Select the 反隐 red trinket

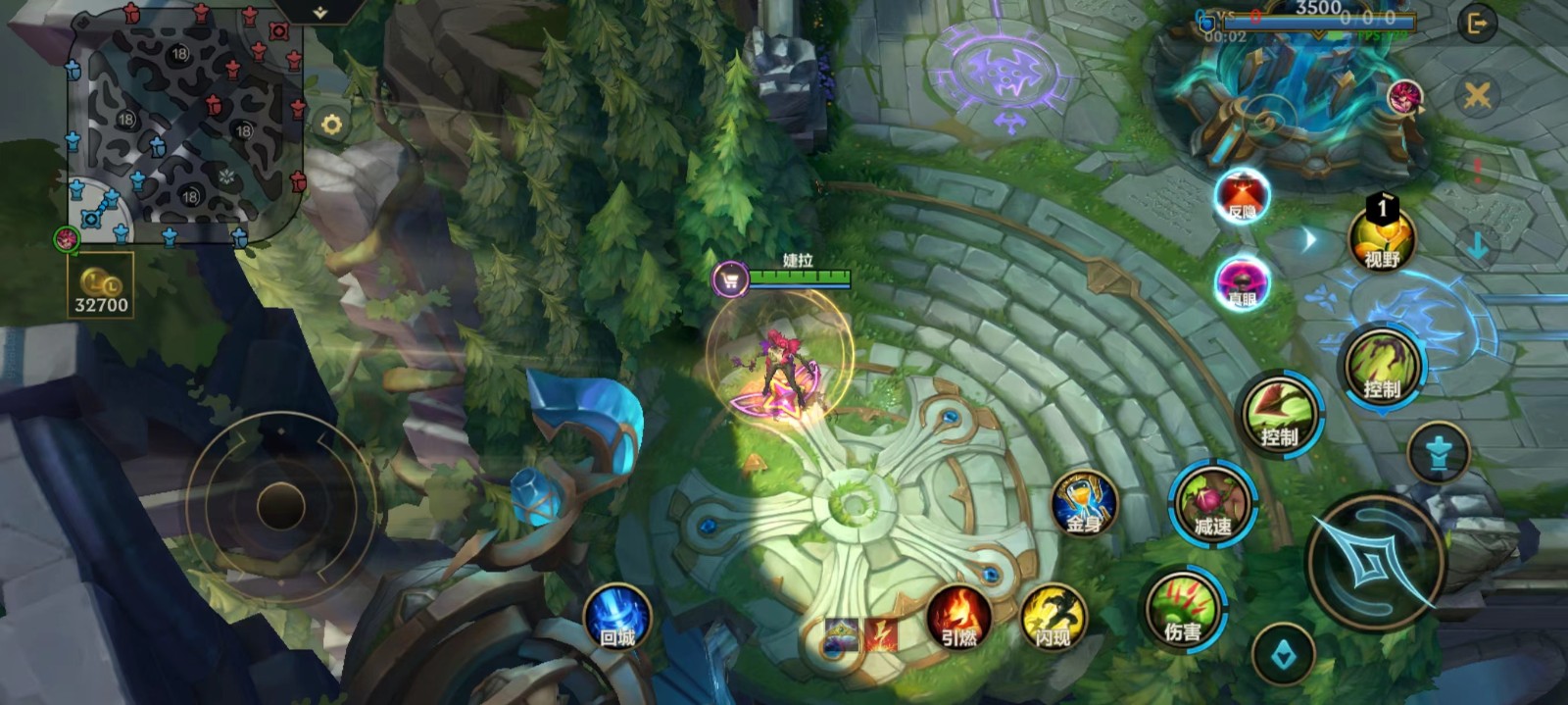(1242, 197)
